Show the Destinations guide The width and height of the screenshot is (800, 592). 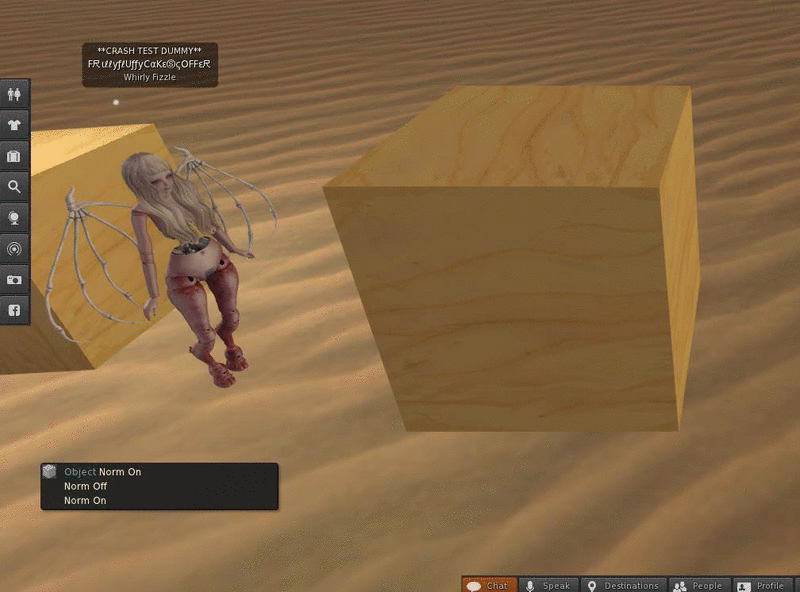[623, 585]
